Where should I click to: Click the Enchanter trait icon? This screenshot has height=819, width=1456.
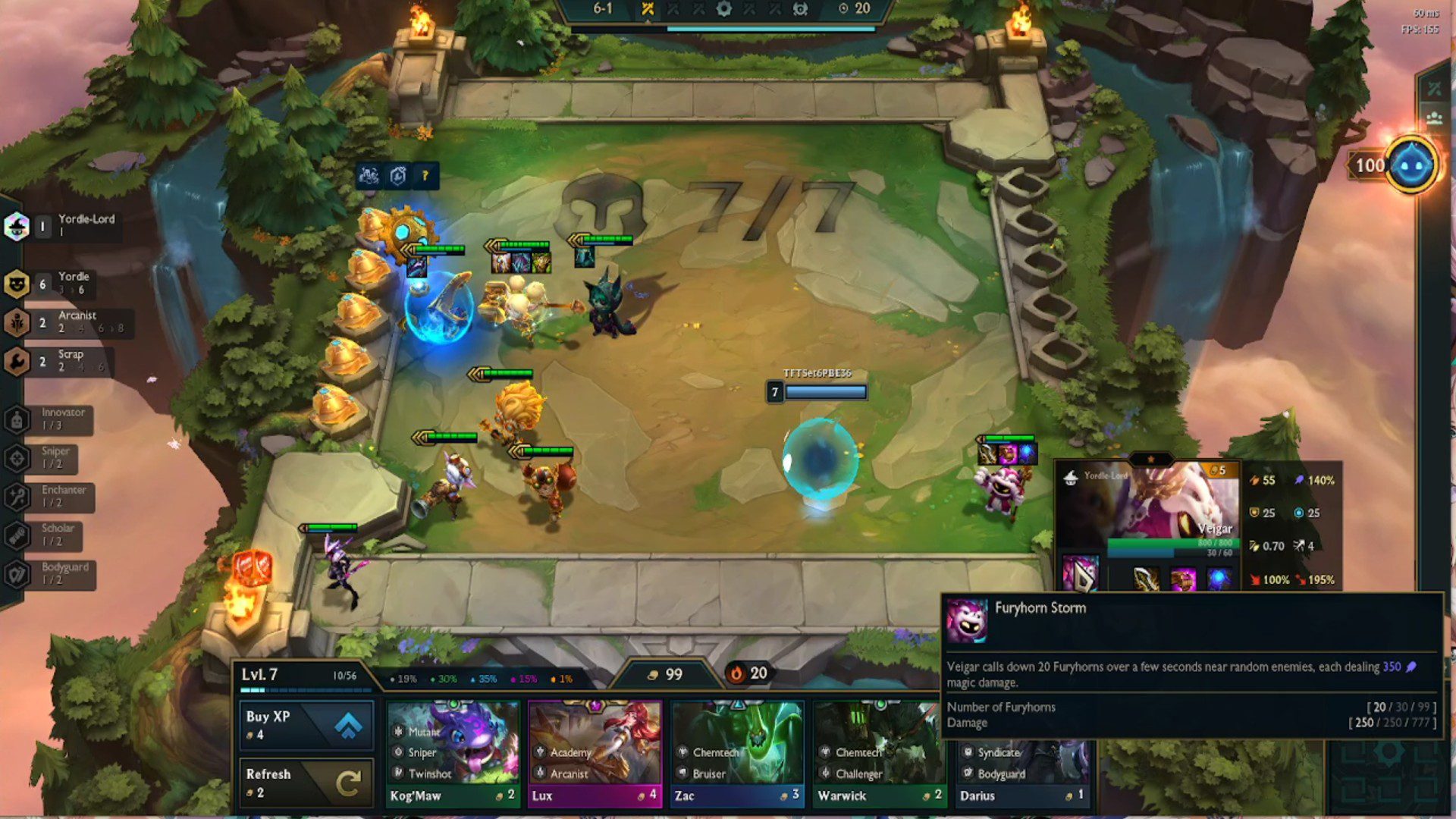point(17,495)
